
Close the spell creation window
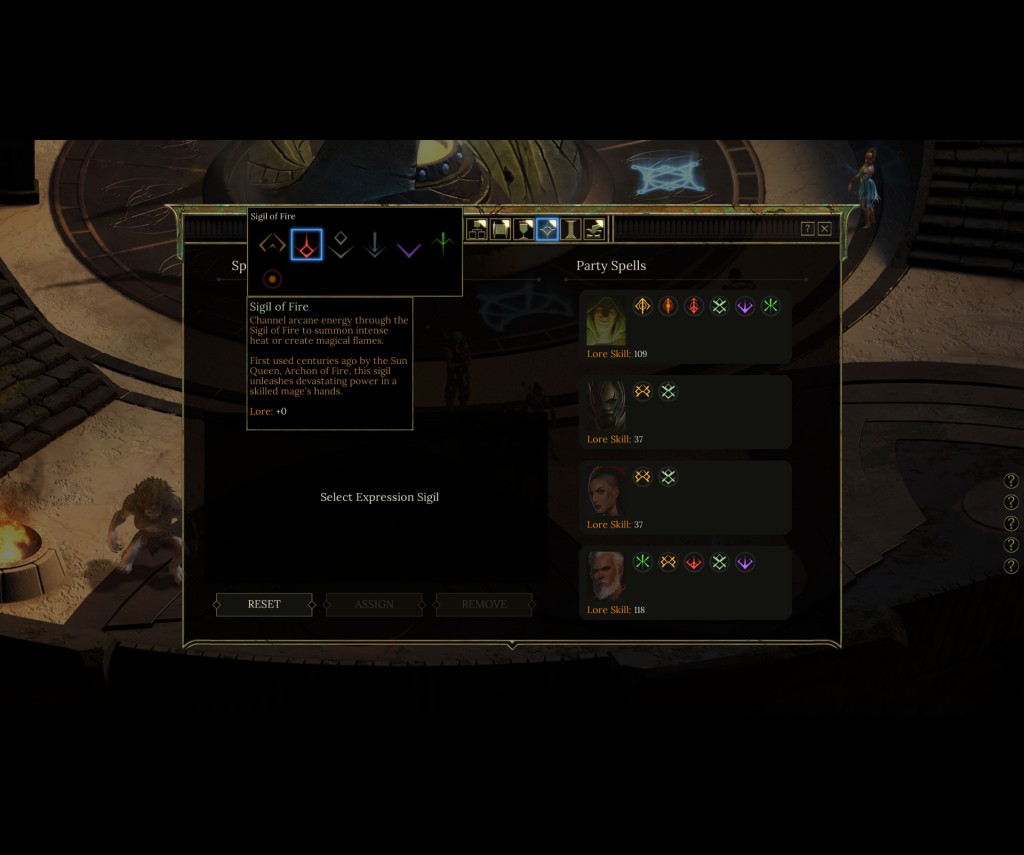825,229
